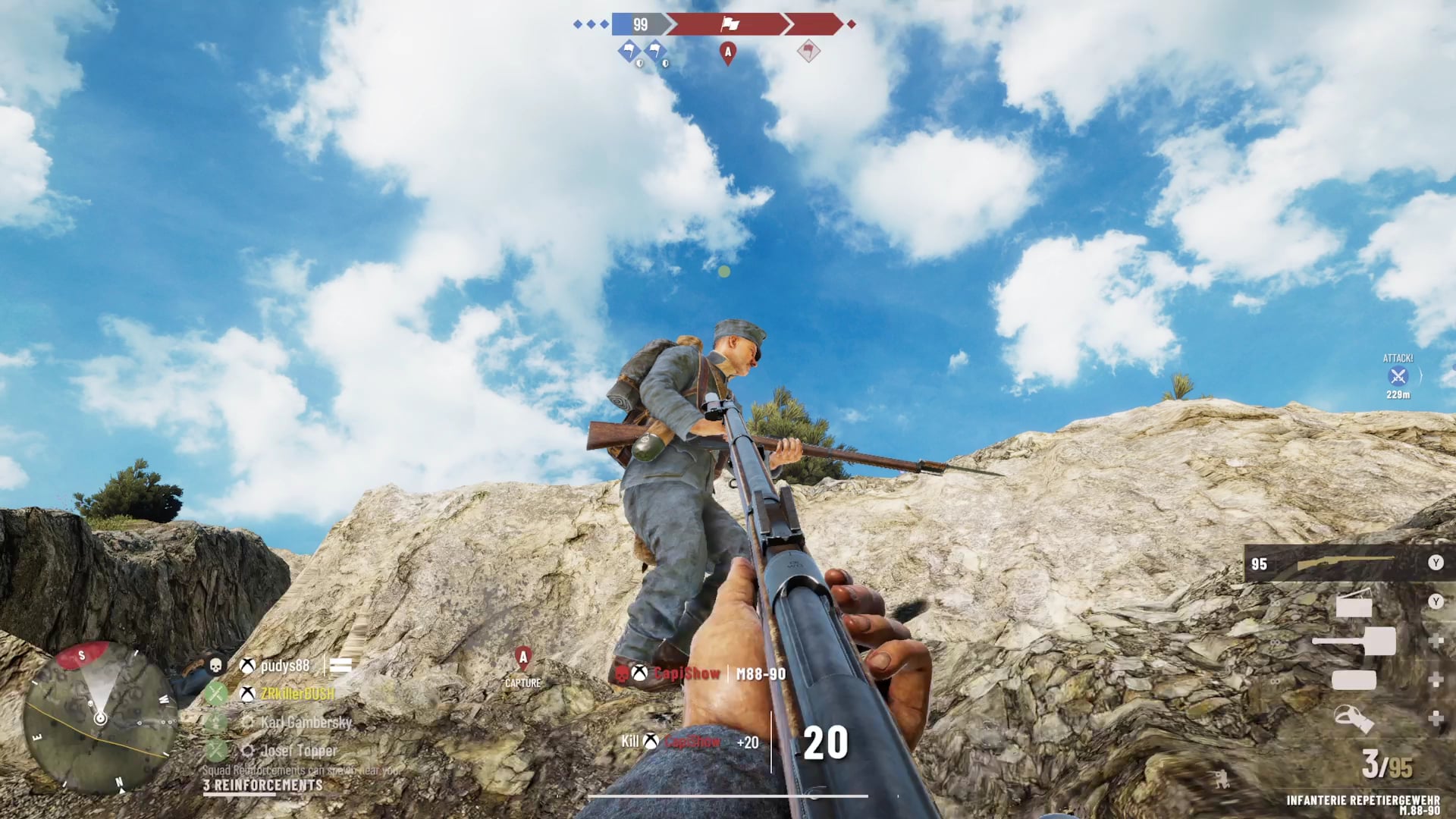Click the circular minimap

click(x=100, y=717)
